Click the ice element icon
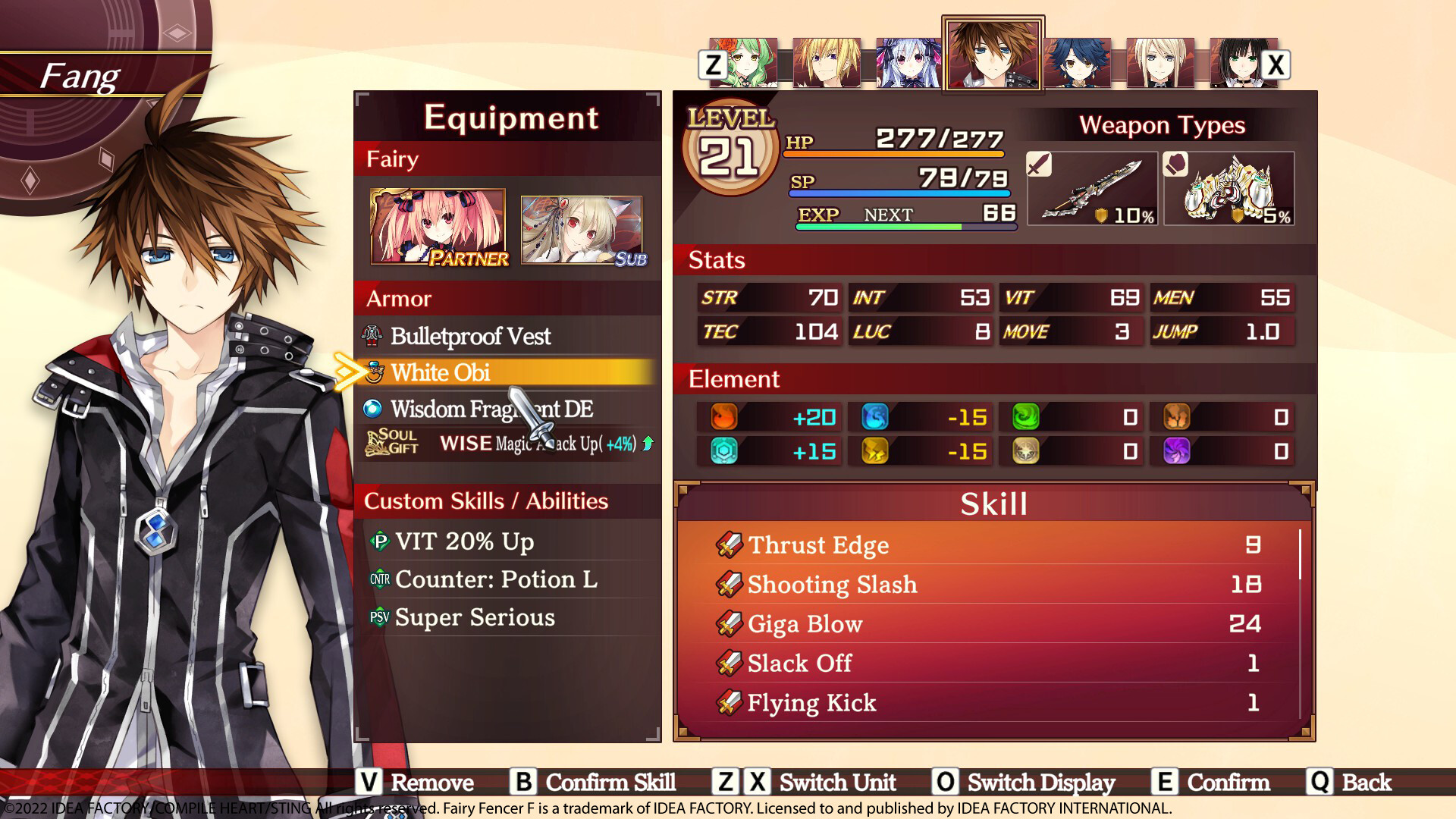The height and width of the screenshot is (819, 1456). [876, 417]
